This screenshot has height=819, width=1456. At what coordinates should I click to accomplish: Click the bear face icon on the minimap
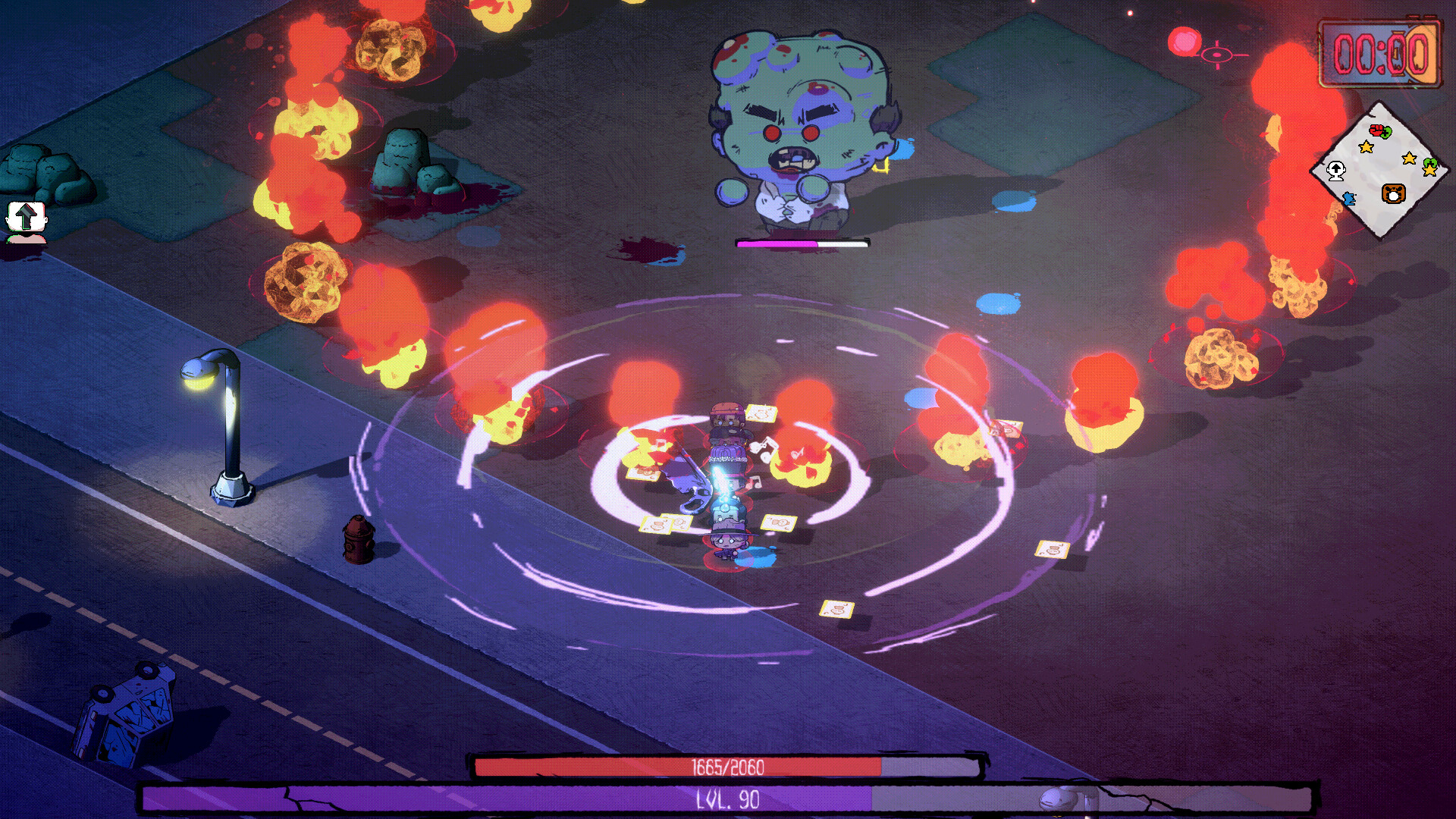click(1393, 193)
